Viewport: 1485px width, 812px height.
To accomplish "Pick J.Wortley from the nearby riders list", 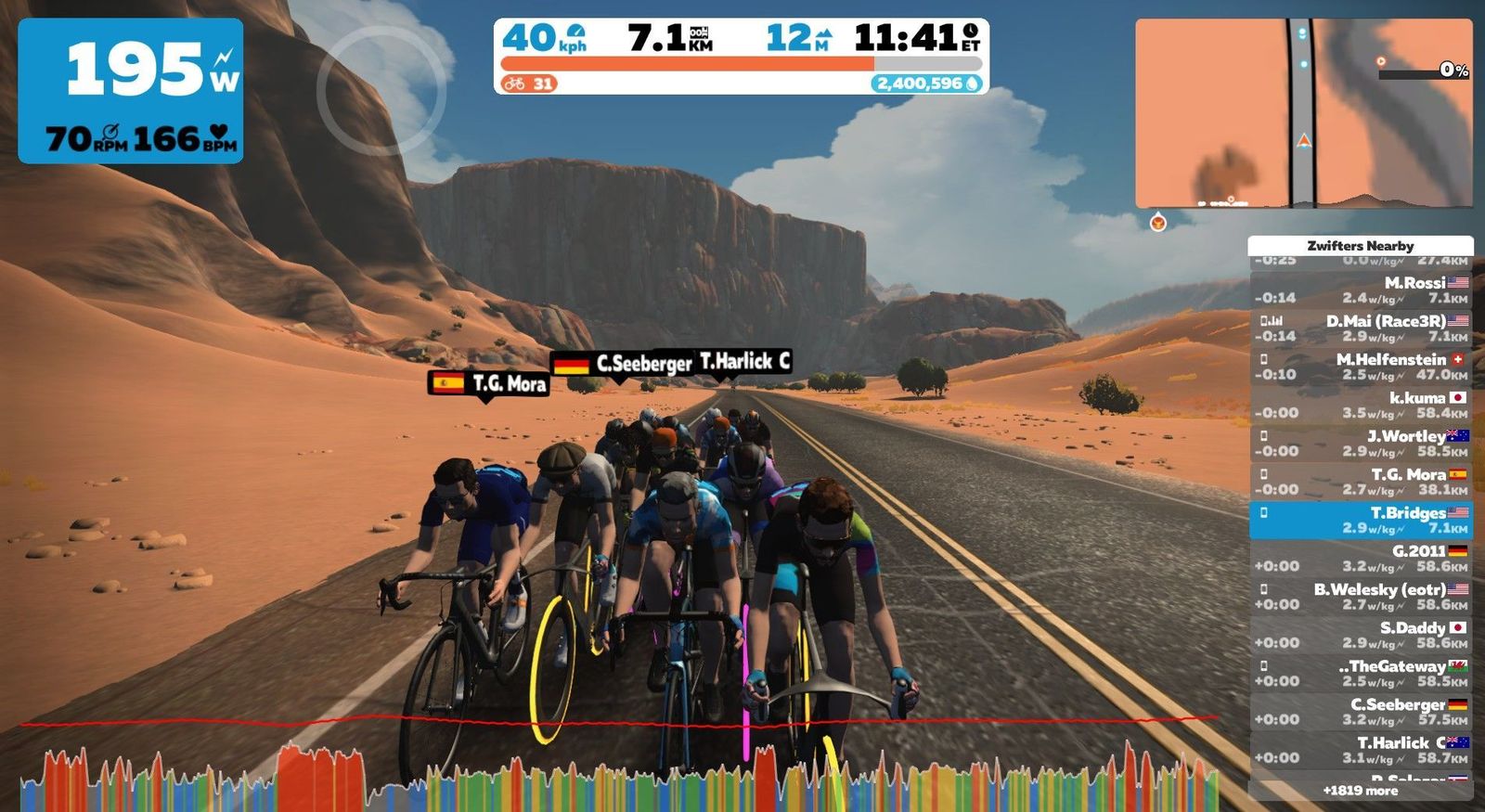I will (1361, 444).
